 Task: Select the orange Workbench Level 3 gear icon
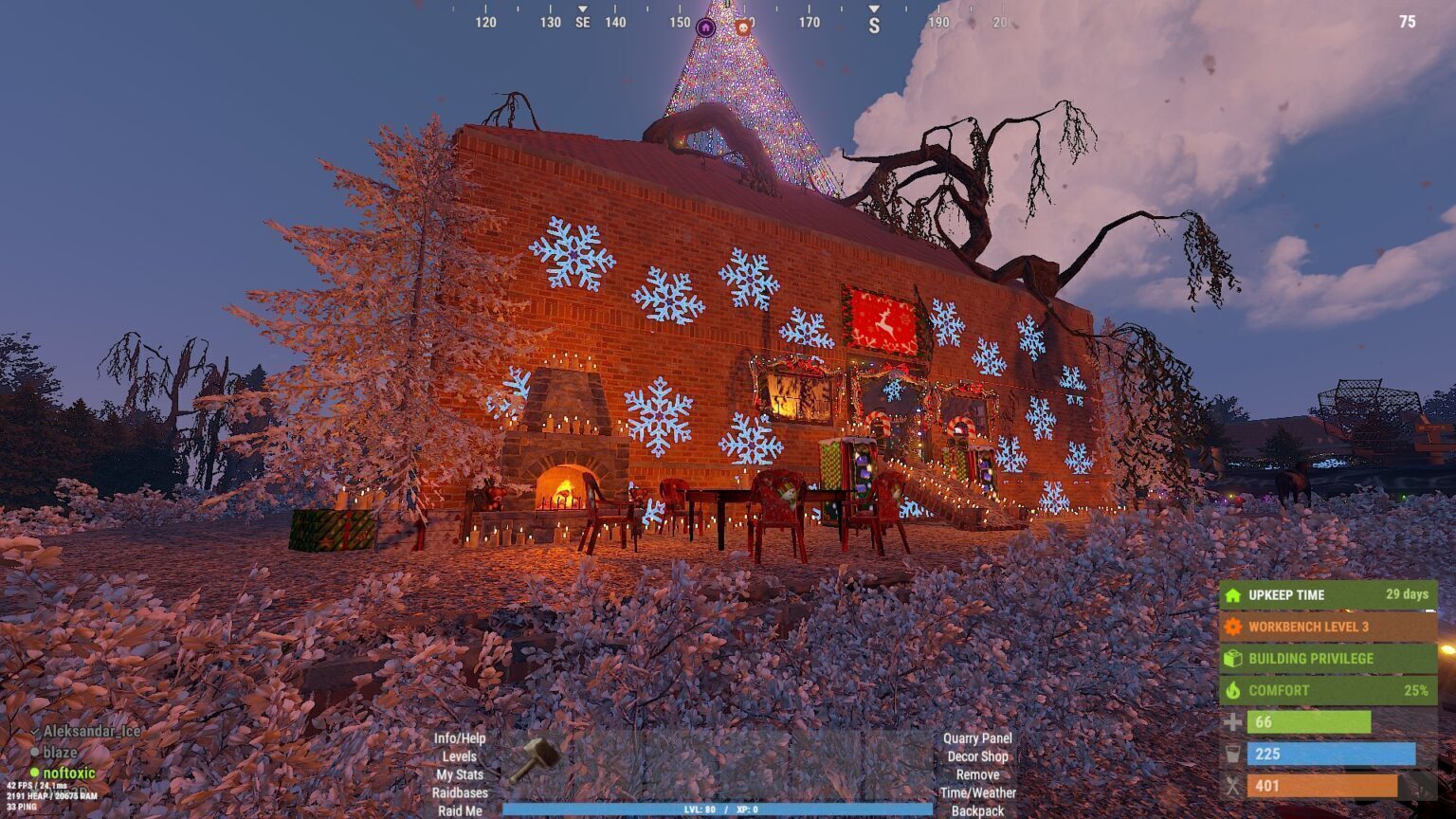coord(1233,627)
